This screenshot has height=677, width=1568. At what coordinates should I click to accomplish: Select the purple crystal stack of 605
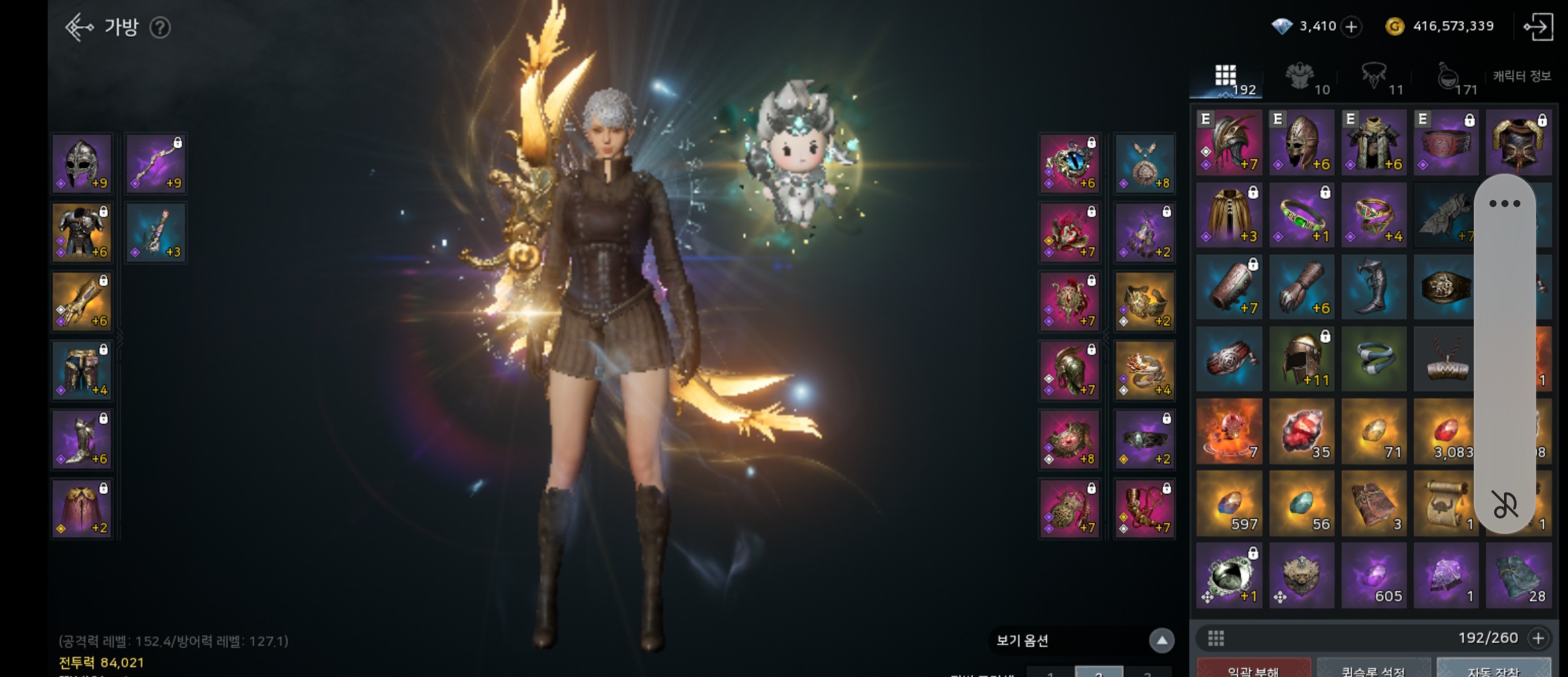[1373, 576]
